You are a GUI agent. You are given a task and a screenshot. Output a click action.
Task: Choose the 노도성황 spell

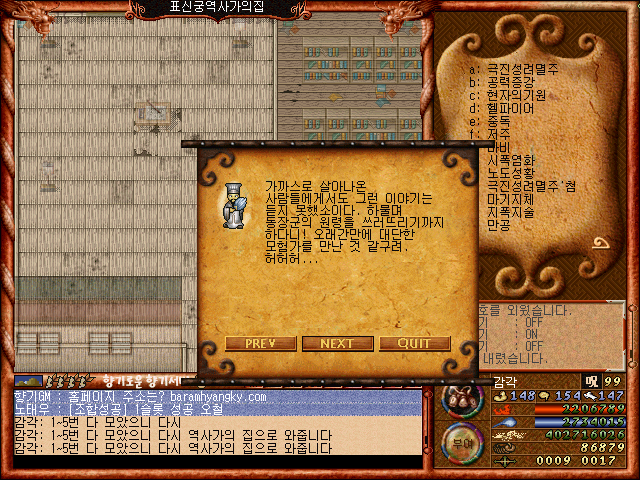tap(510, 173)
